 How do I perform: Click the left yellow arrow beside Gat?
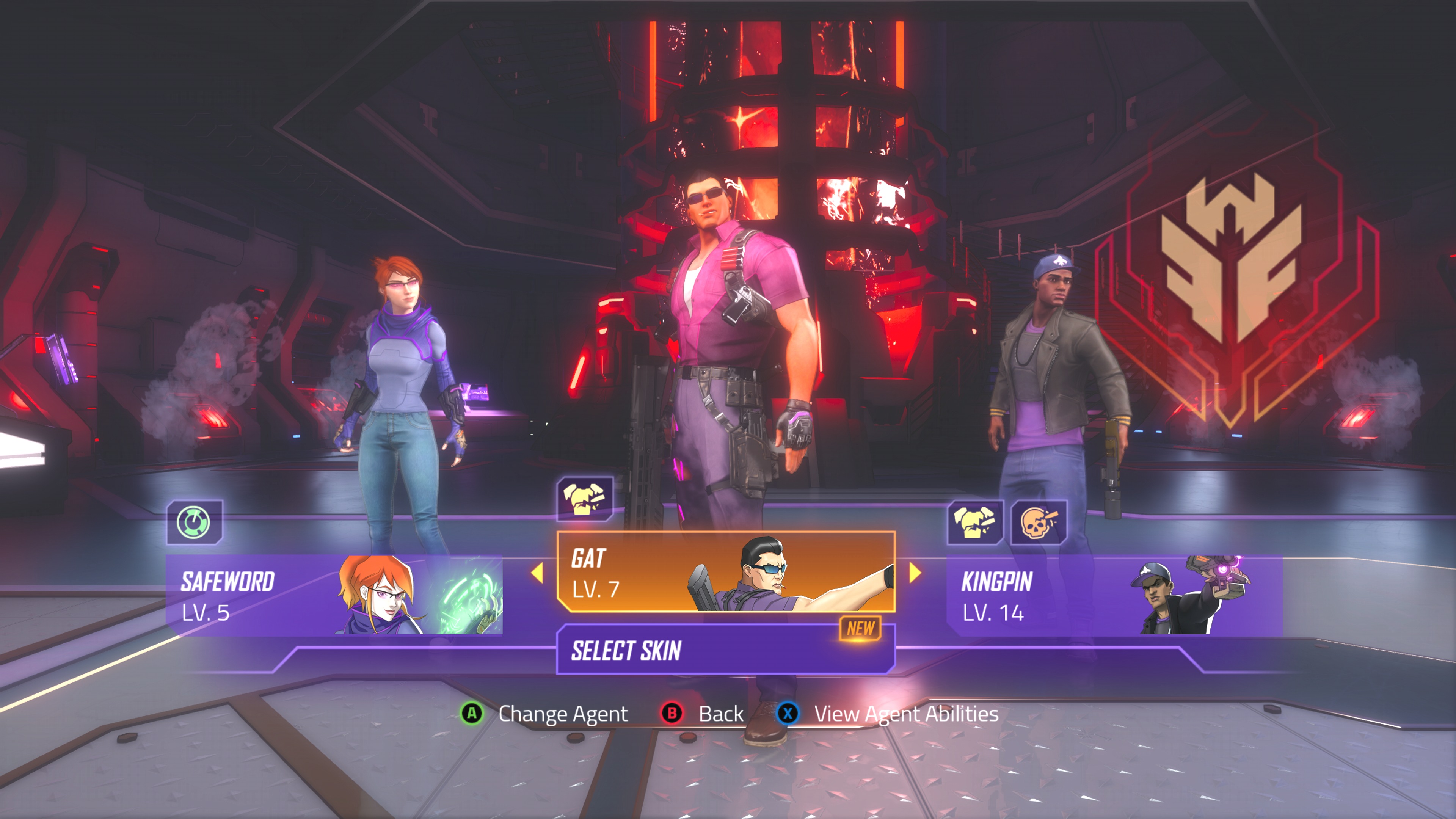tap(537, 573)
